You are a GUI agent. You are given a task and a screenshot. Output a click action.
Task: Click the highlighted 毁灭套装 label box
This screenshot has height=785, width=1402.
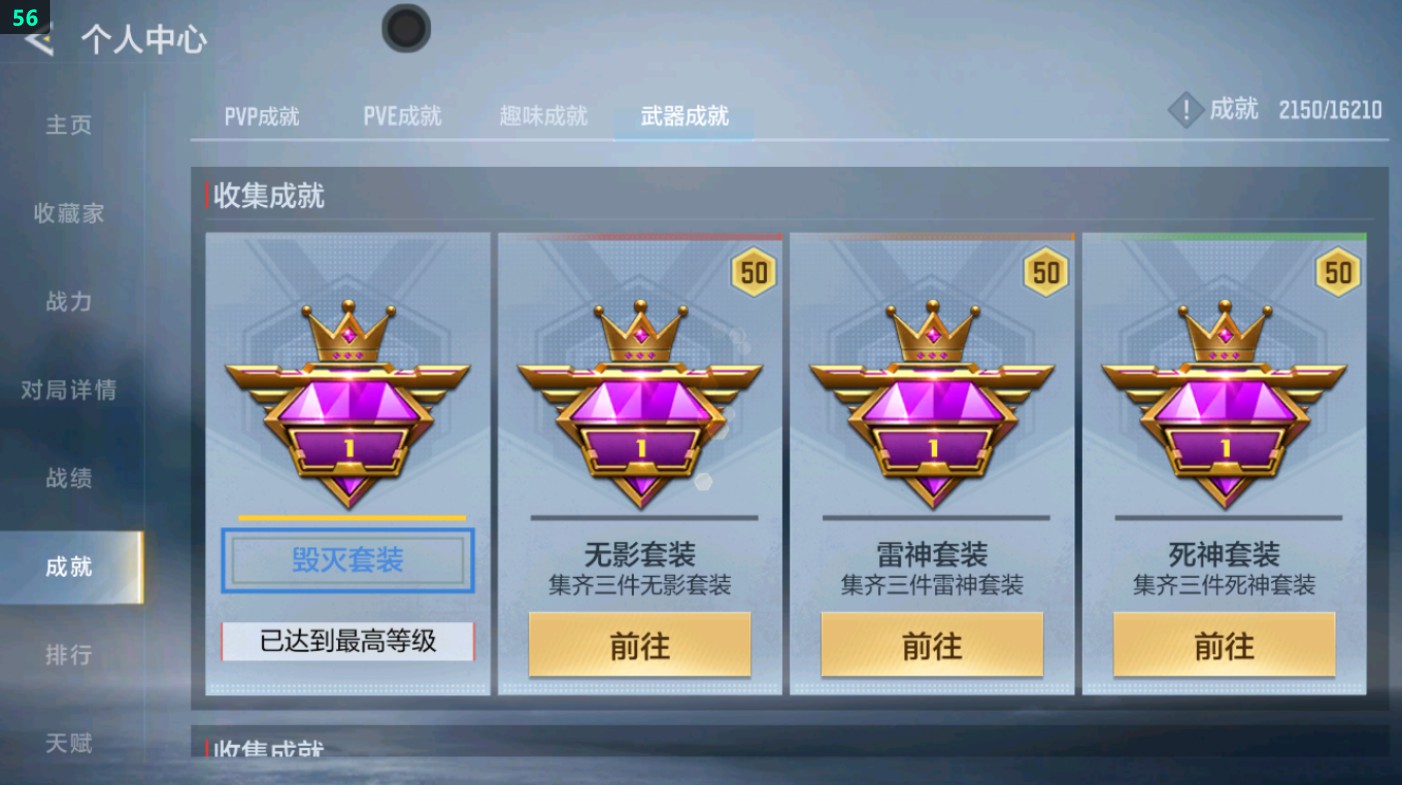pos(346,560)
